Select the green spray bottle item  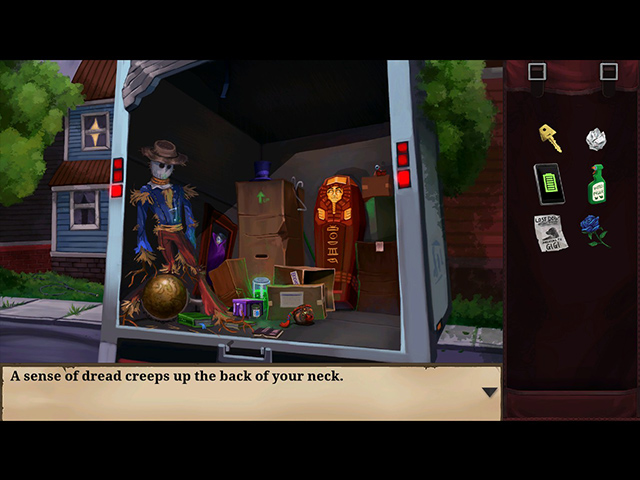tap(597, 184)
